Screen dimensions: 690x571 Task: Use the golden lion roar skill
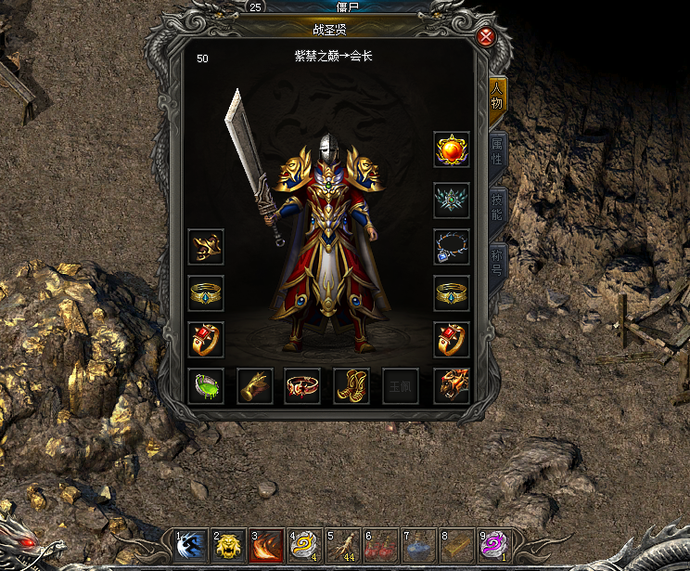pyautogui.click(x=230, y=545)
